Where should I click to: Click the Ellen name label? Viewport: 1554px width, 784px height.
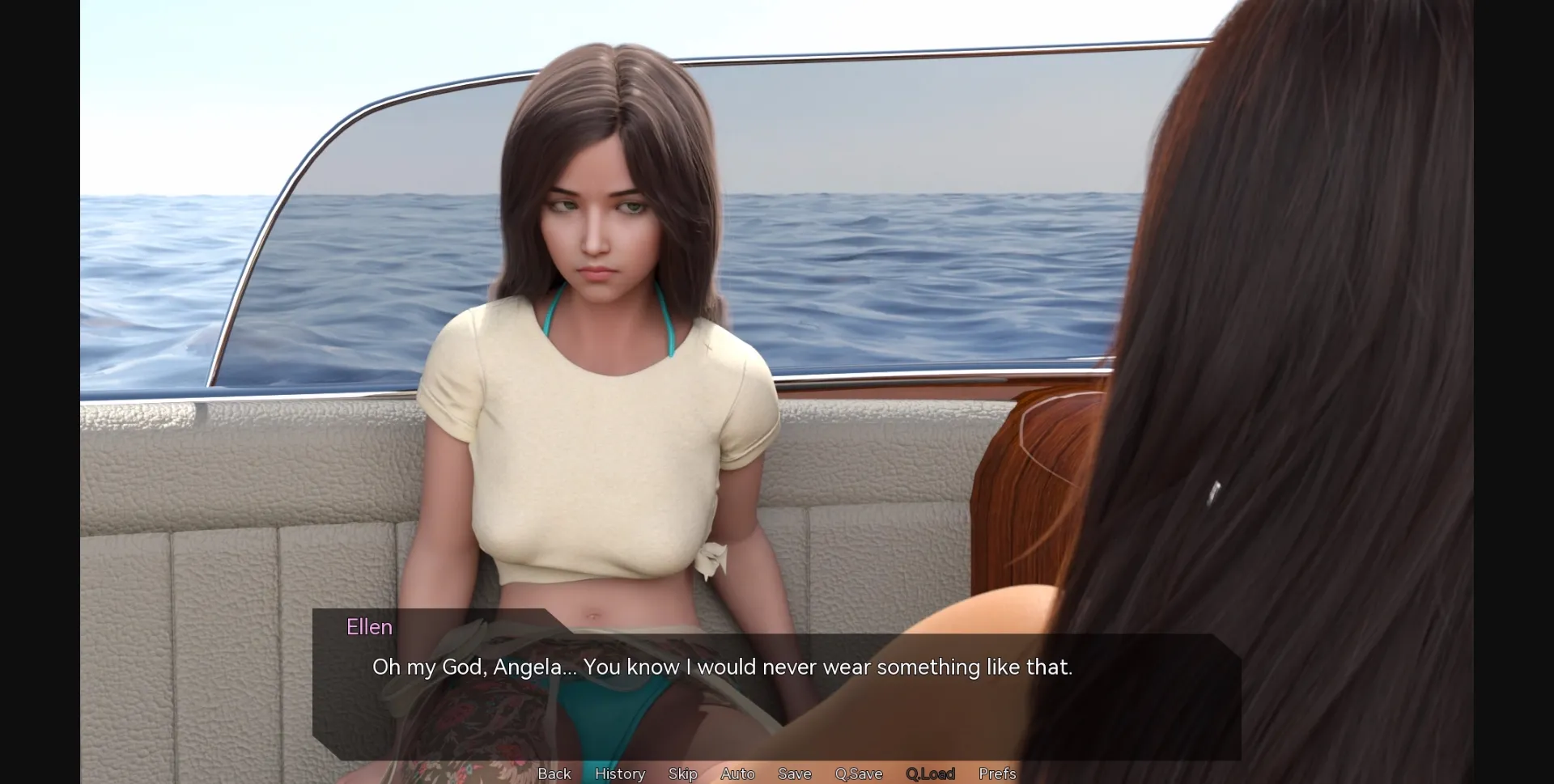(x=369, y=626)
